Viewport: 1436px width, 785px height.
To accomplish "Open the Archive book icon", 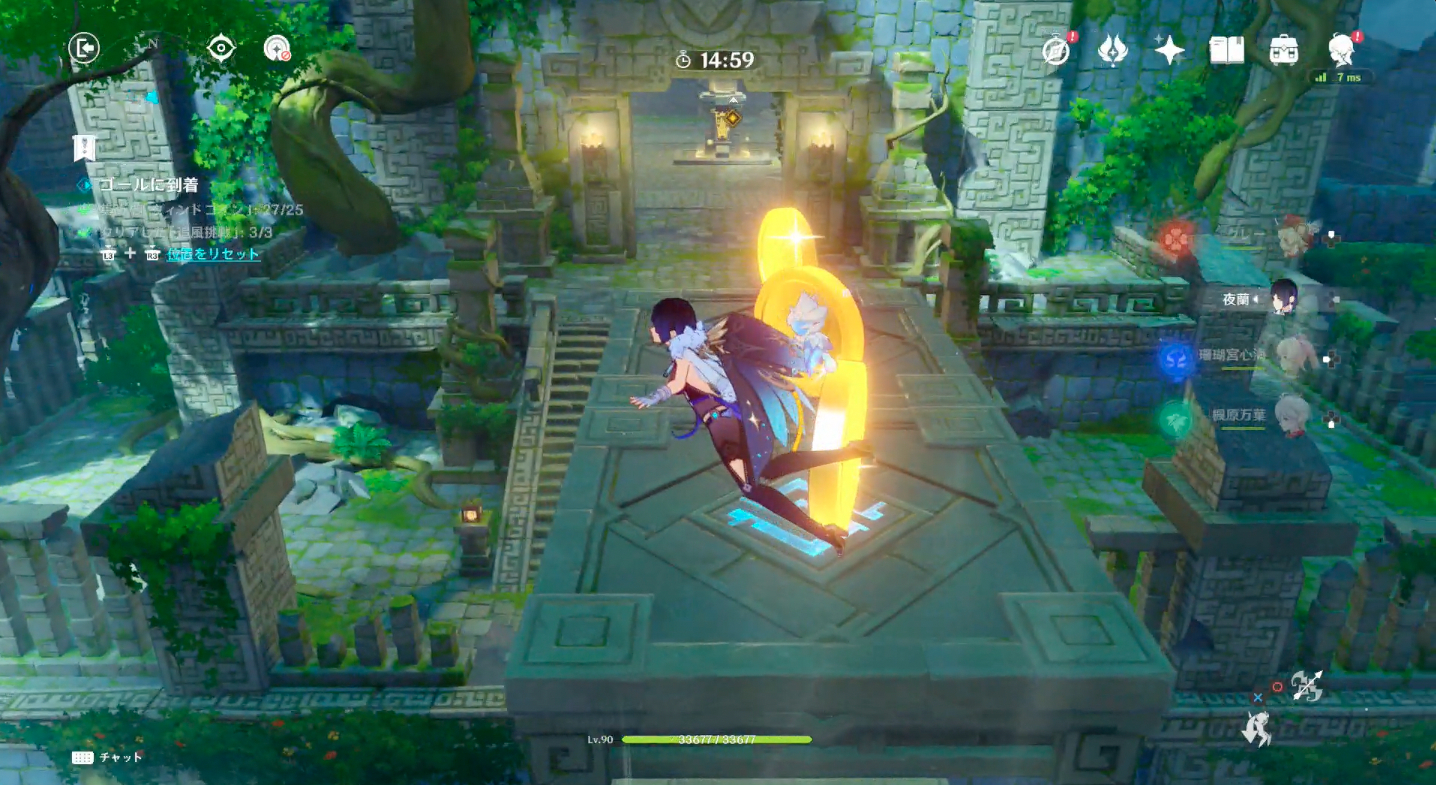I will [x=1228, y=48].
